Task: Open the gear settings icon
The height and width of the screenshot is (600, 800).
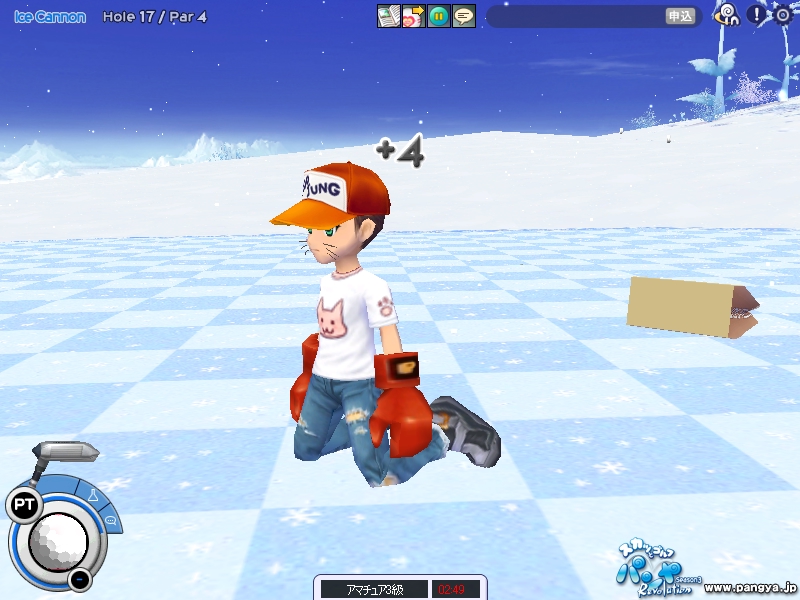Action: pyautogui.click(x=782, y=14)
